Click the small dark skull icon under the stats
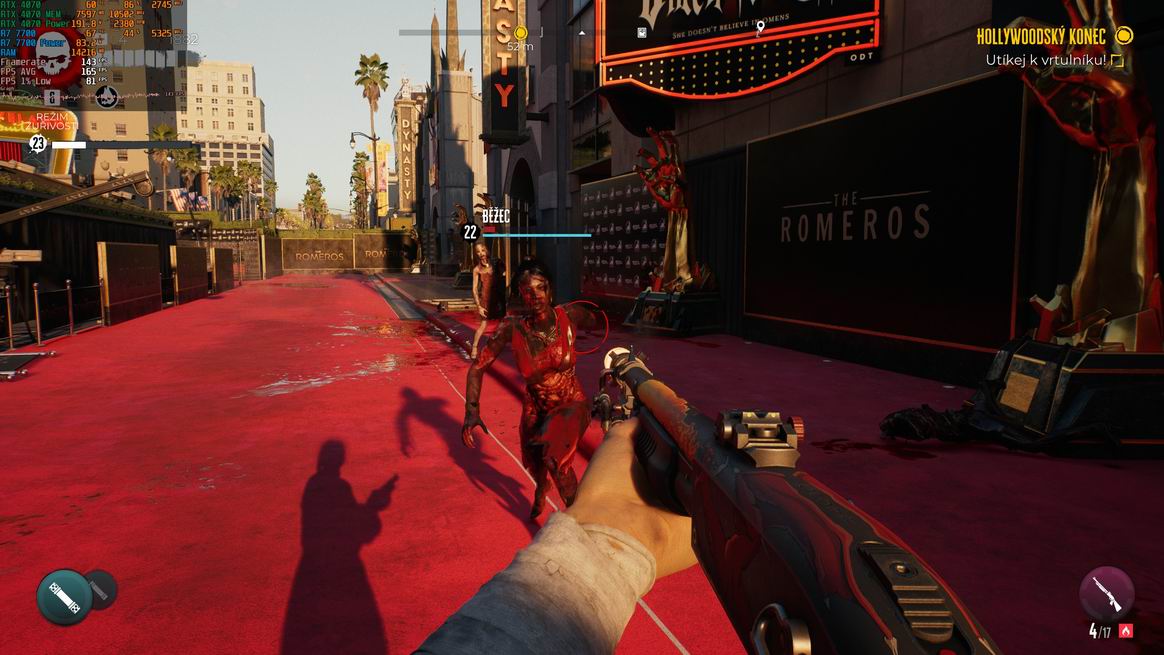The height and width of the screenshot is (655, 1164). coord(106,97)
